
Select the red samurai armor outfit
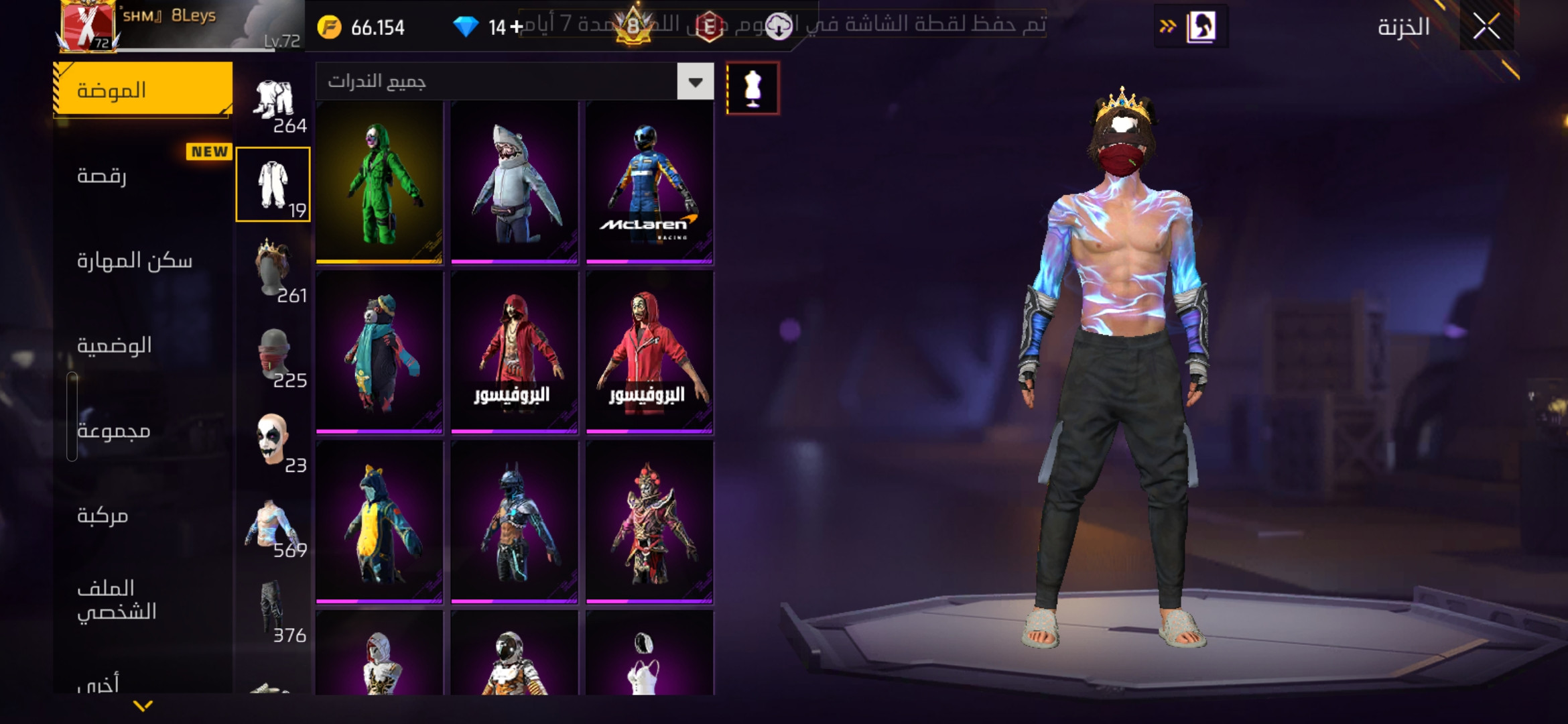click(x=649, y=523)
